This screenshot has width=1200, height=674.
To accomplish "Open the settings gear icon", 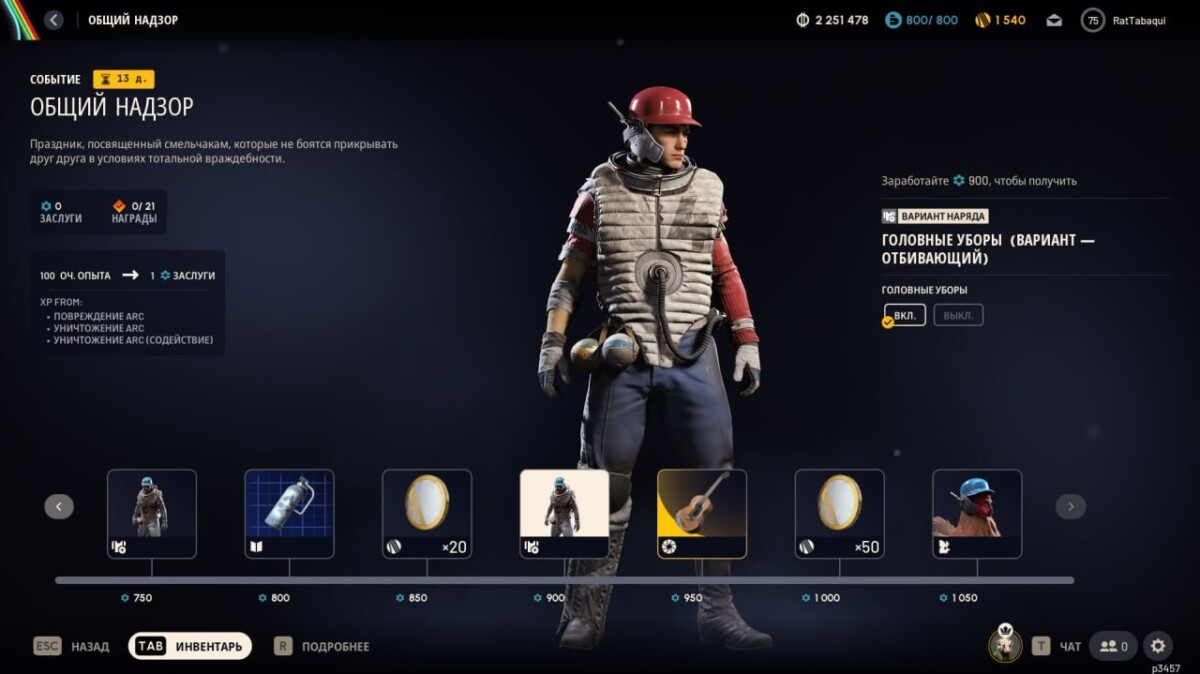I will tap(1158, 646).
